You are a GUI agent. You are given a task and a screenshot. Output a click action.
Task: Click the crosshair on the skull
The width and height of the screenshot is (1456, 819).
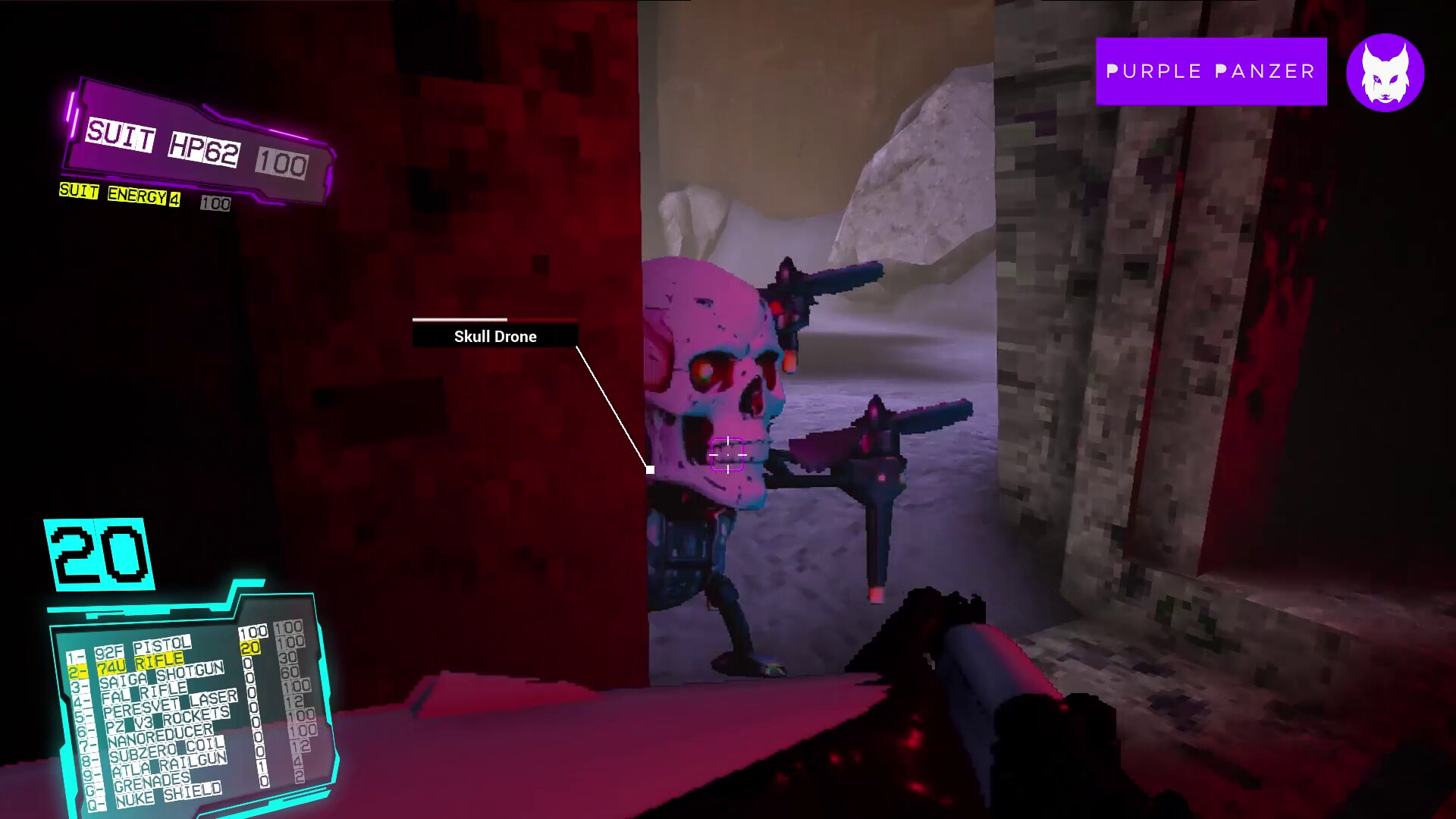click(x=726, y=453)
